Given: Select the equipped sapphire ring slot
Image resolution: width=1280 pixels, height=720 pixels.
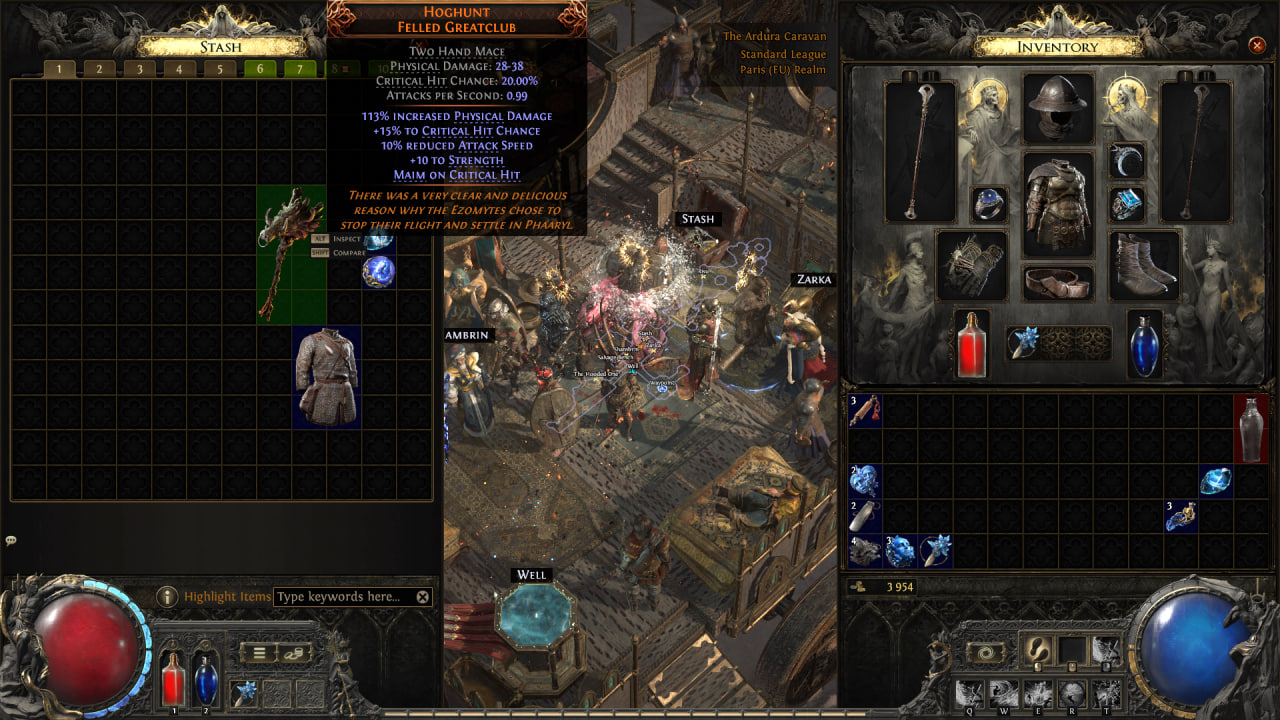Looking at the screenshot, I should [989, 204].
